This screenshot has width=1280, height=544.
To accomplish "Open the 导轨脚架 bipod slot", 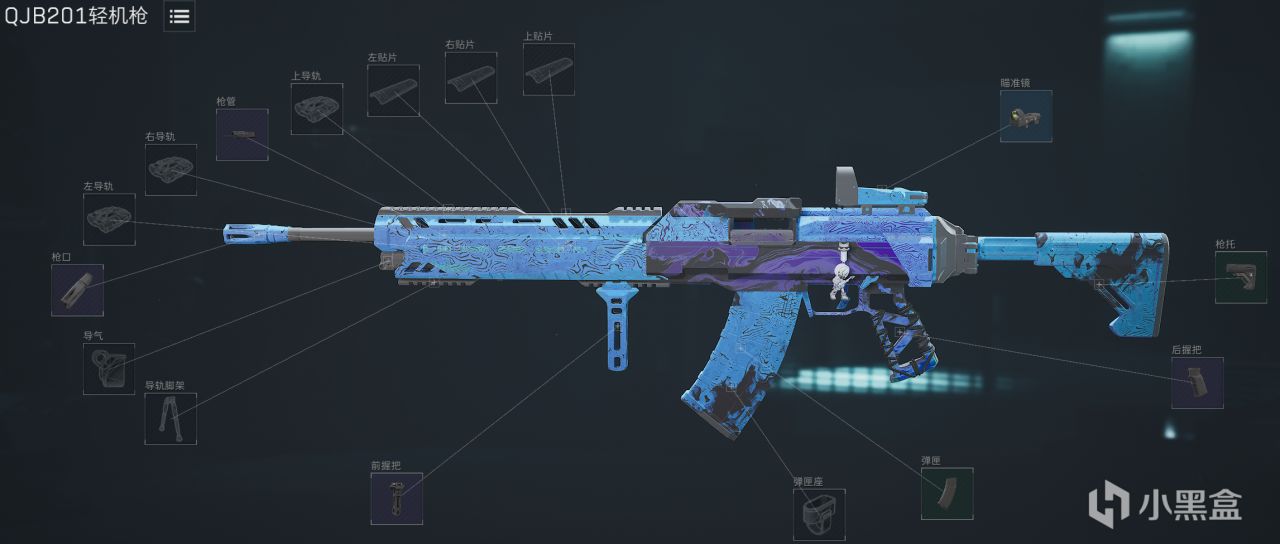I will click(x=171, y=419).
